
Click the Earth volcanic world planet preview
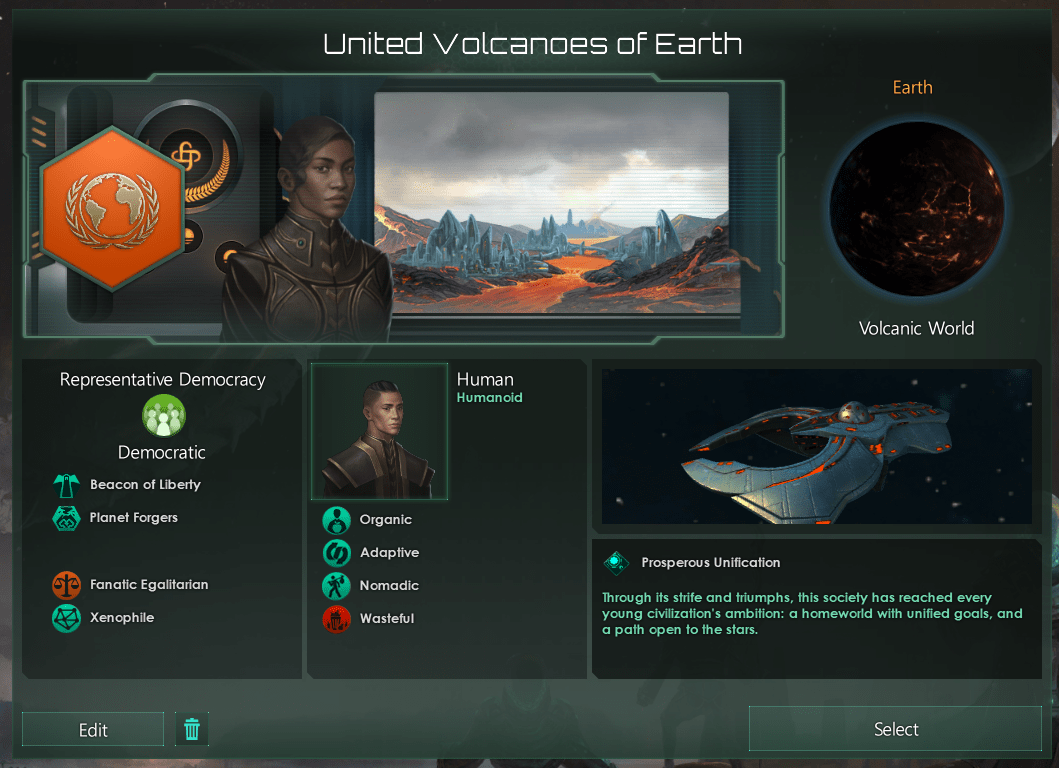tap(916, 210)
